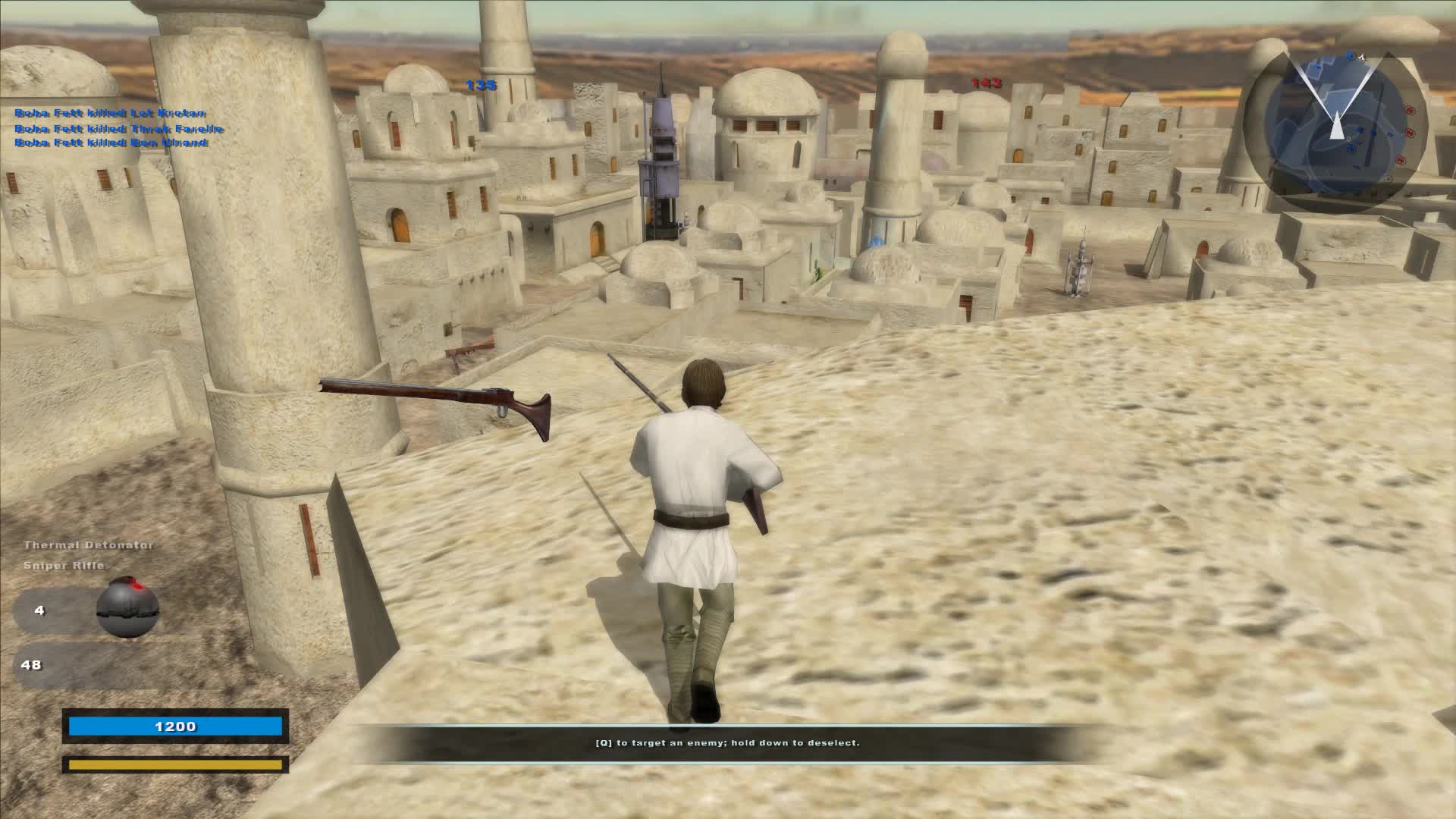
Task: Click a red enemy marker on the minimap
Action: point(1410,110)
